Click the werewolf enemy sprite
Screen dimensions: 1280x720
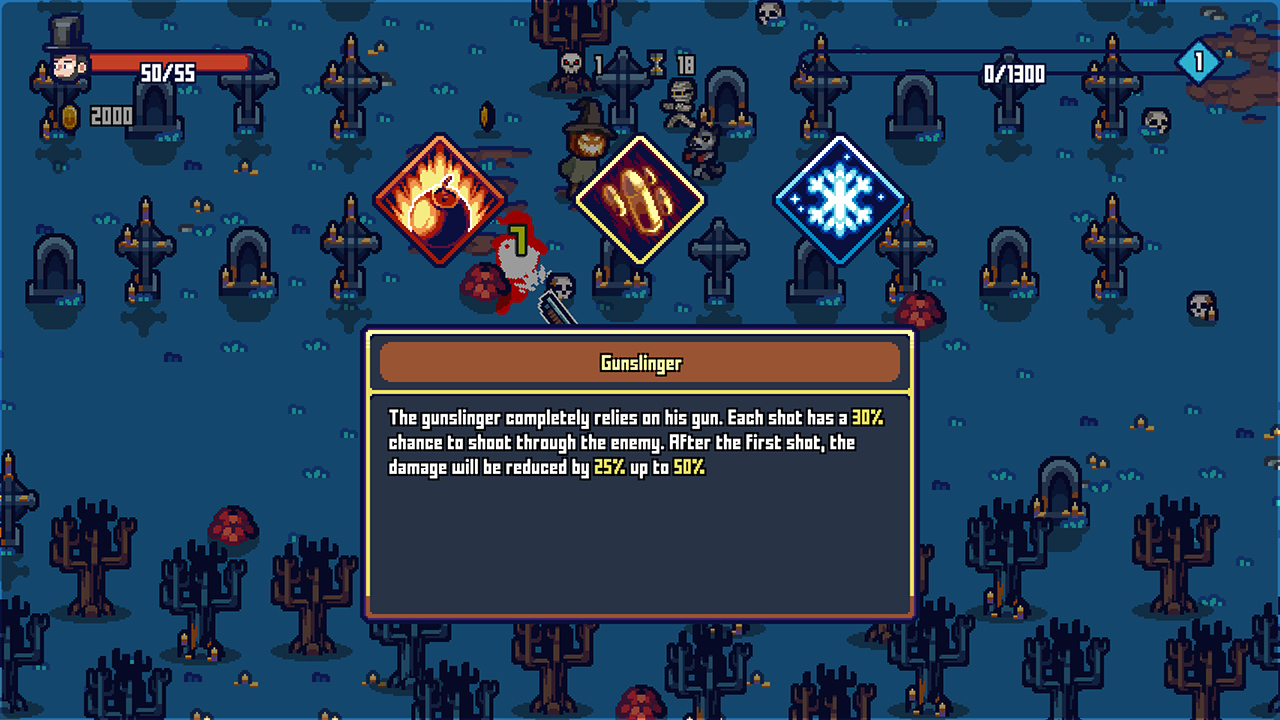pos(702,152)
